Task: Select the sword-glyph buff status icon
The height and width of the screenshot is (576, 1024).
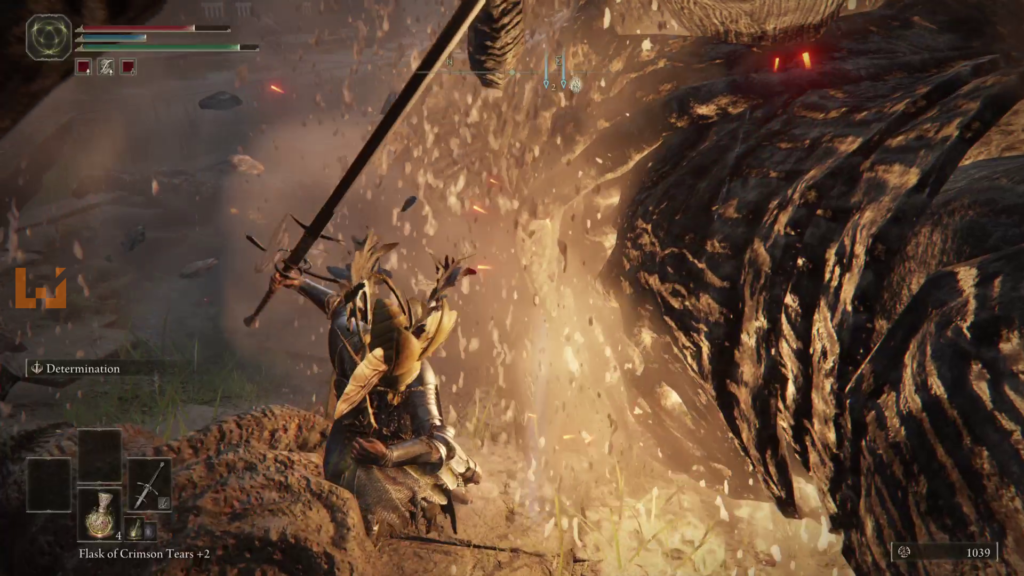Action: click(x=105, y=67)
